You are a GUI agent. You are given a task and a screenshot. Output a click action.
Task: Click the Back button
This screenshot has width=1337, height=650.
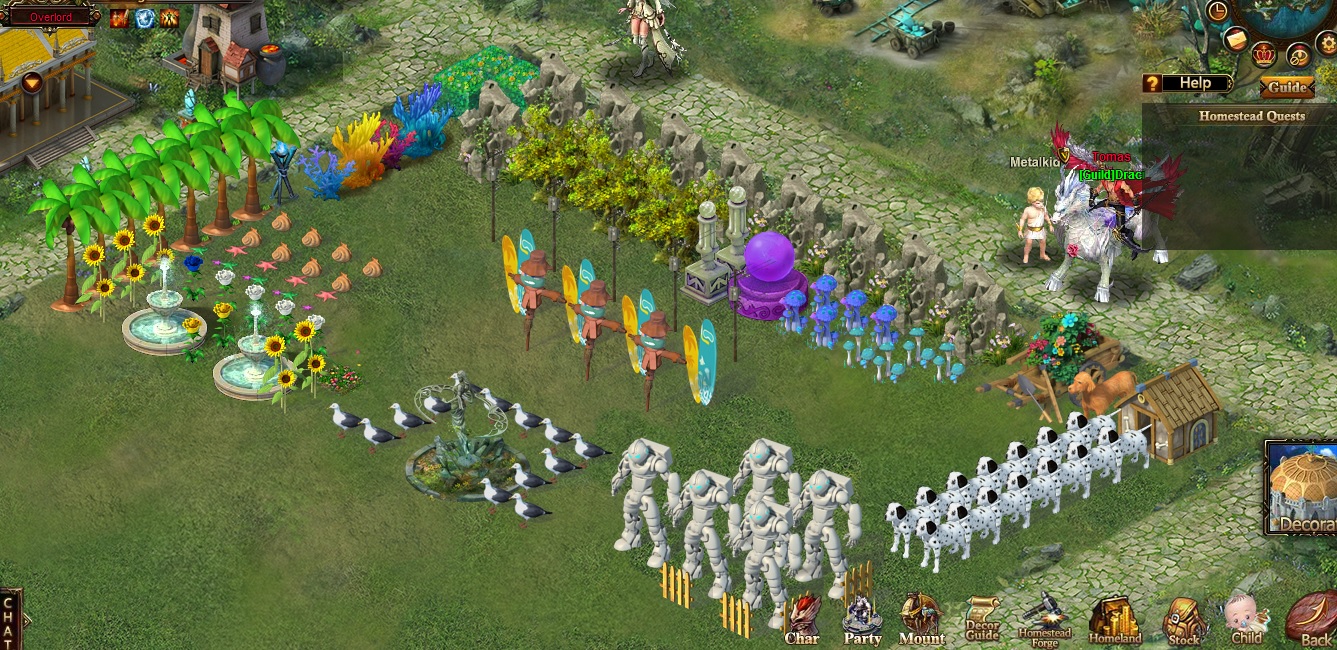point(1313,620)
